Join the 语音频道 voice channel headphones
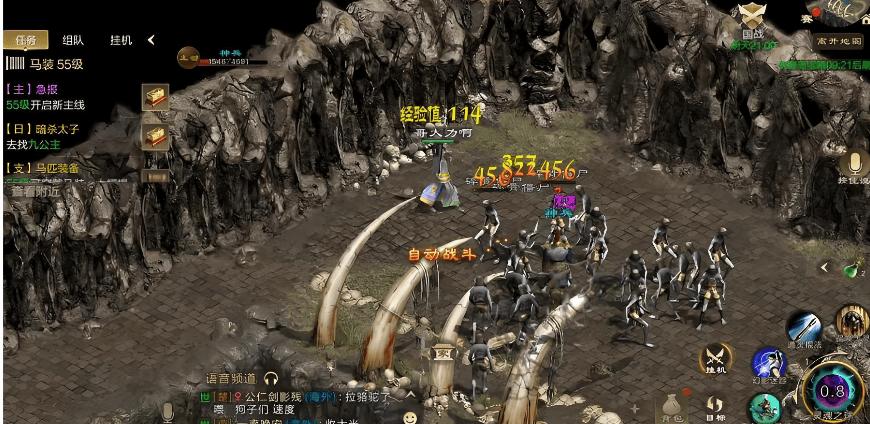Viewport: 870px width, 424px height. tap(270, 379)
